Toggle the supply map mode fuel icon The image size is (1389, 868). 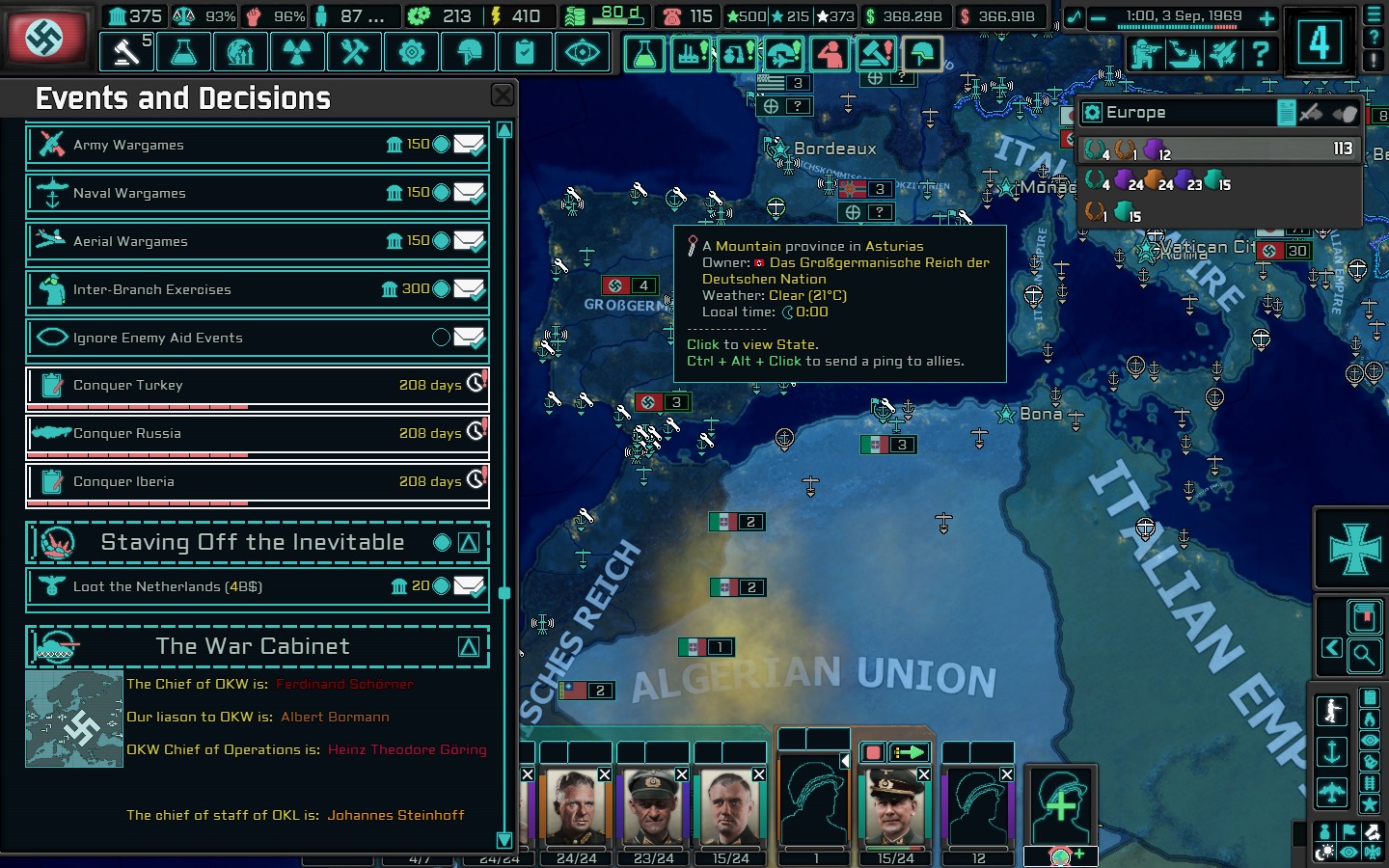pyautogui.click(x=1369, y=697)
